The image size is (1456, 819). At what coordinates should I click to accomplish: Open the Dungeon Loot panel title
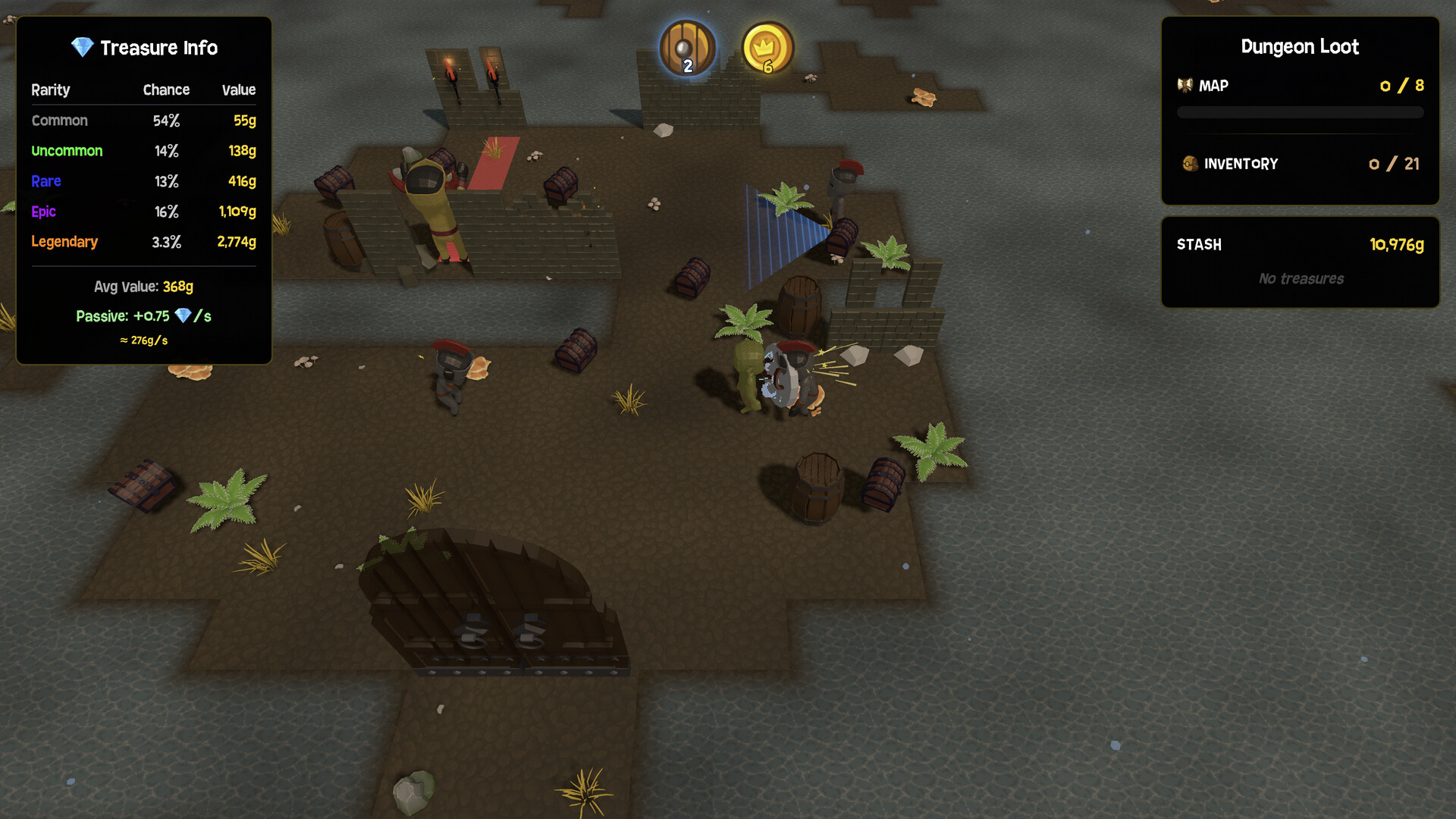point(1300,46)
